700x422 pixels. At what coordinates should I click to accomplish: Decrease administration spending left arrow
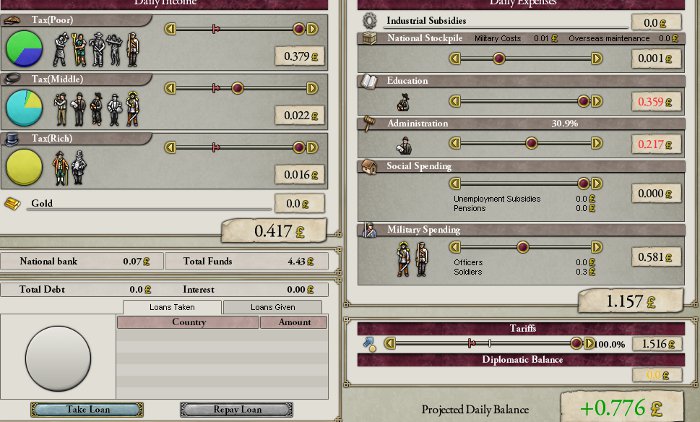click(455, 143)
